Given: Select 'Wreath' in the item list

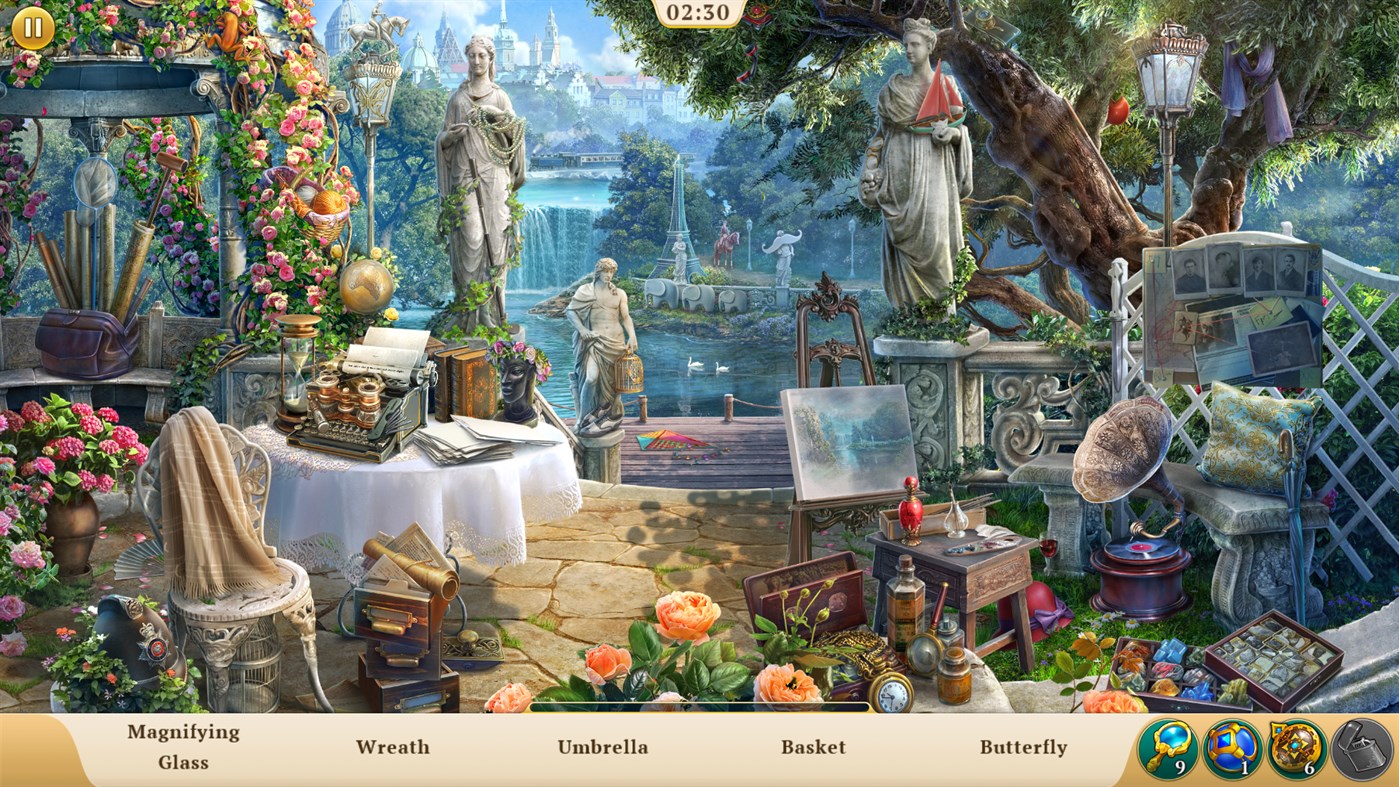Looking at the screenshot, I should tap(393, 746).
